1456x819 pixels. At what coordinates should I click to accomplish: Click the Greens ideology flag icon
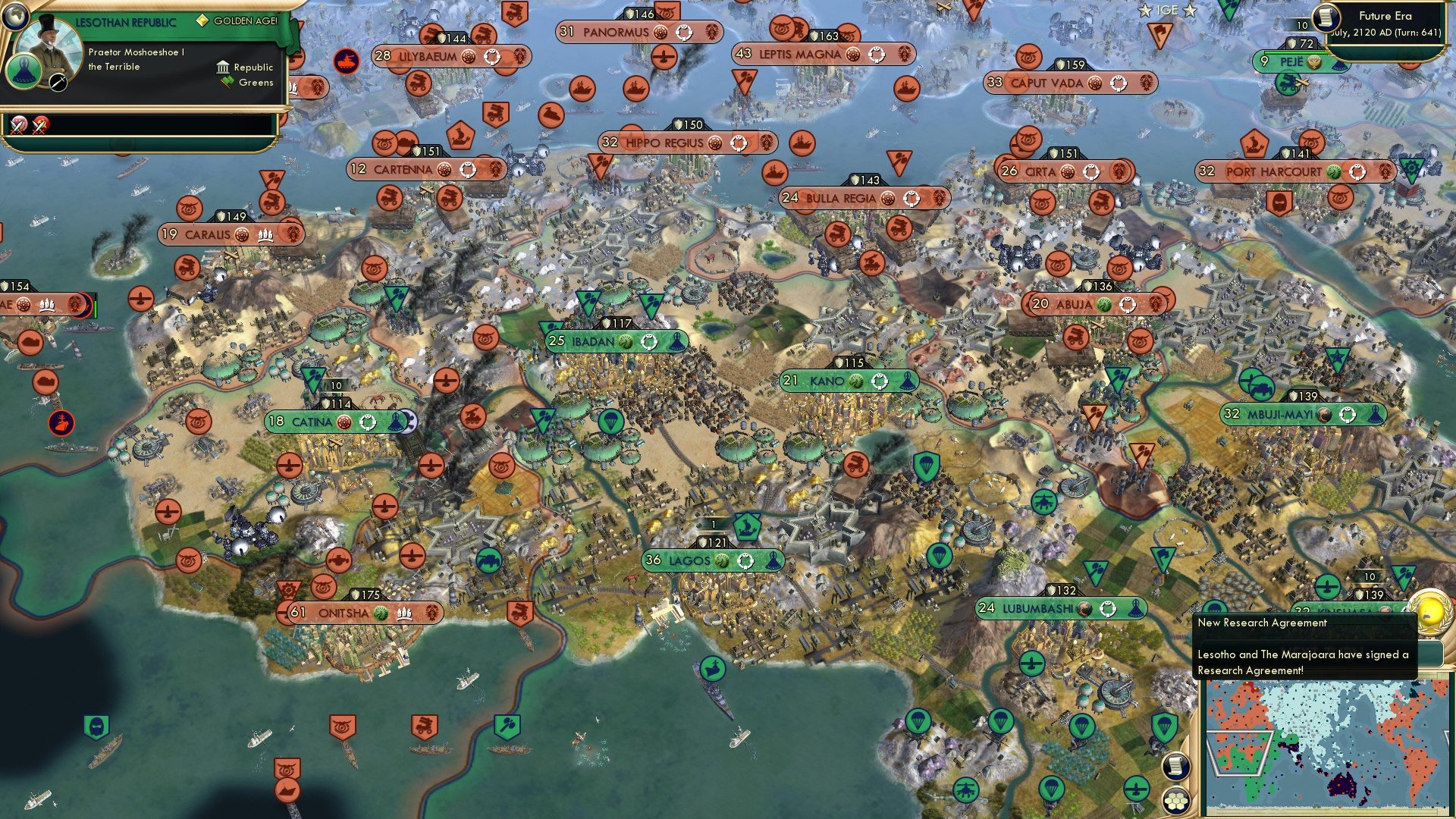pos(227,82)
